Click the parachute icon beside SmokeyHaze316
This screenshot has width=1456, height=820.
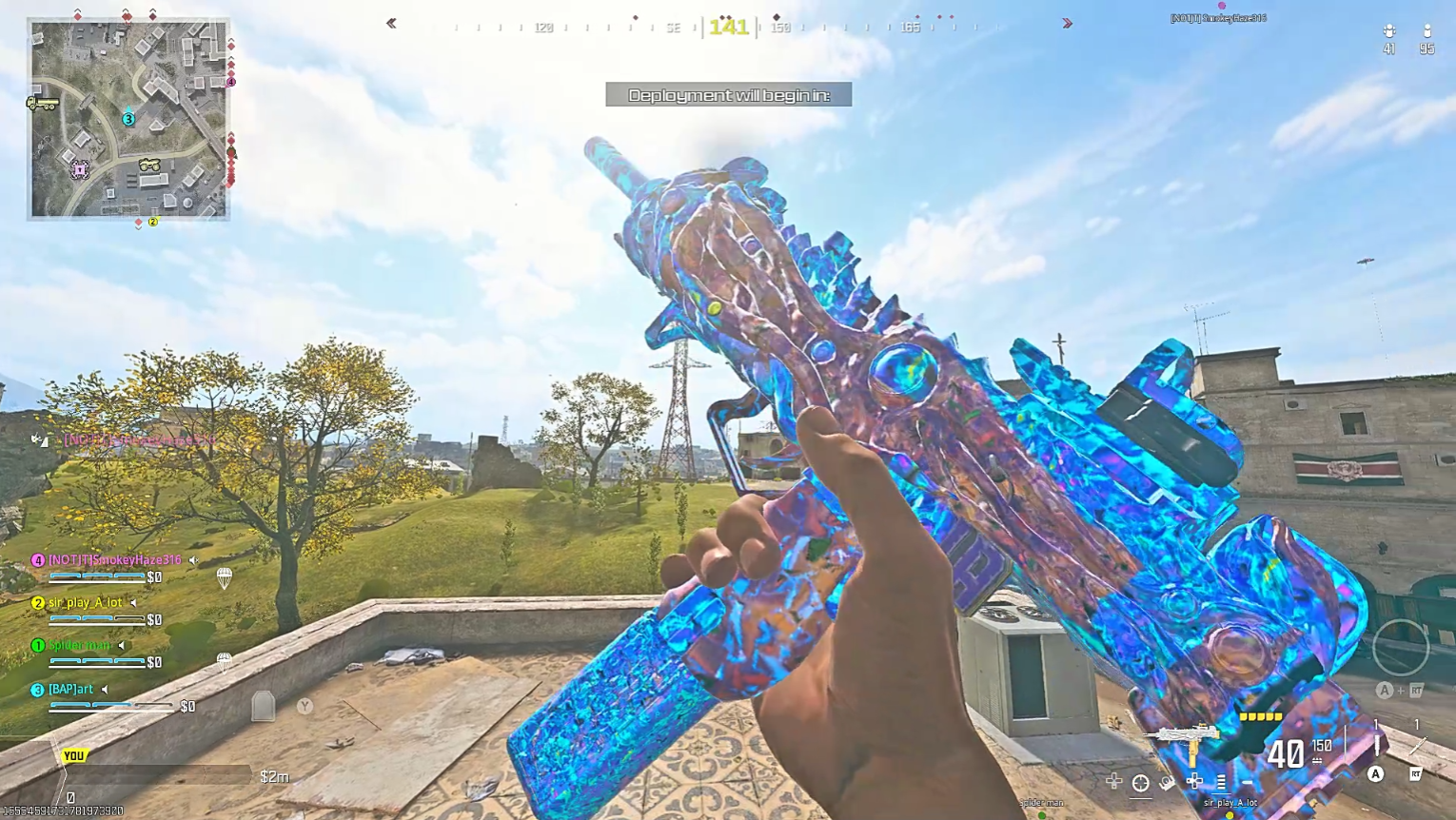click(x=225, y=576)
